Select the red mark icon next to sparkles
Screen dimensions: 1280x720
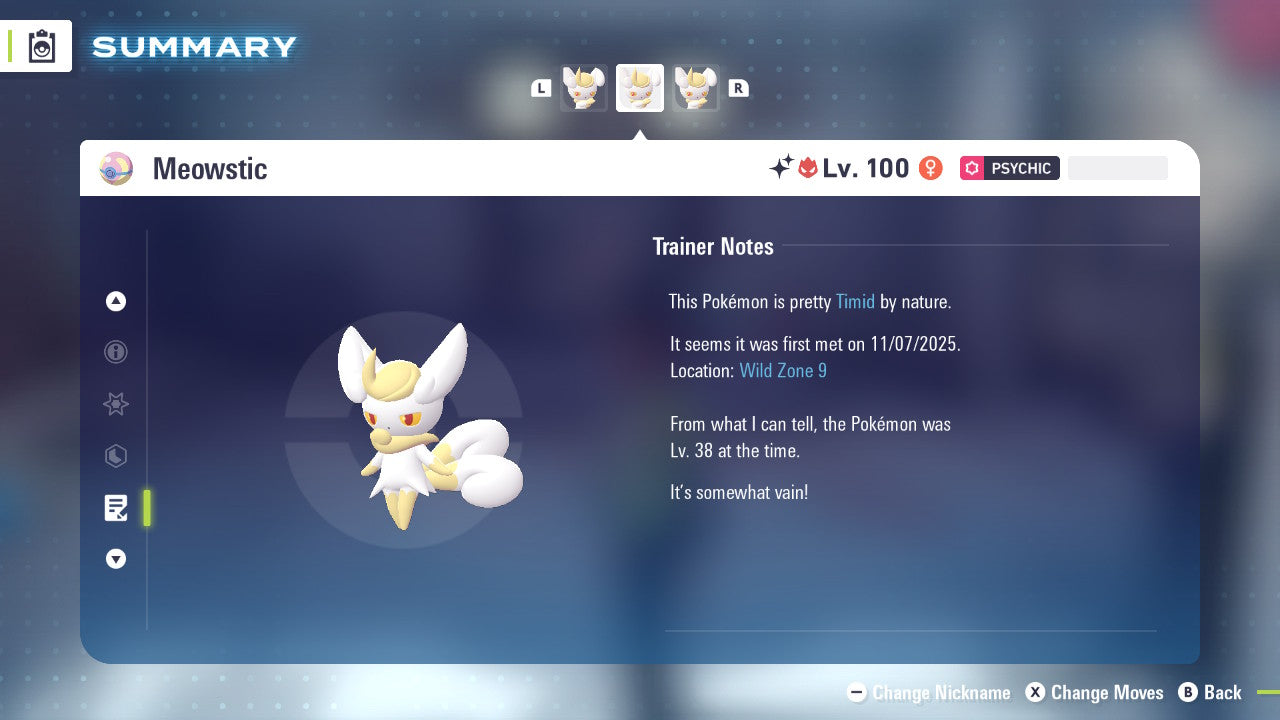pos(808,168)
